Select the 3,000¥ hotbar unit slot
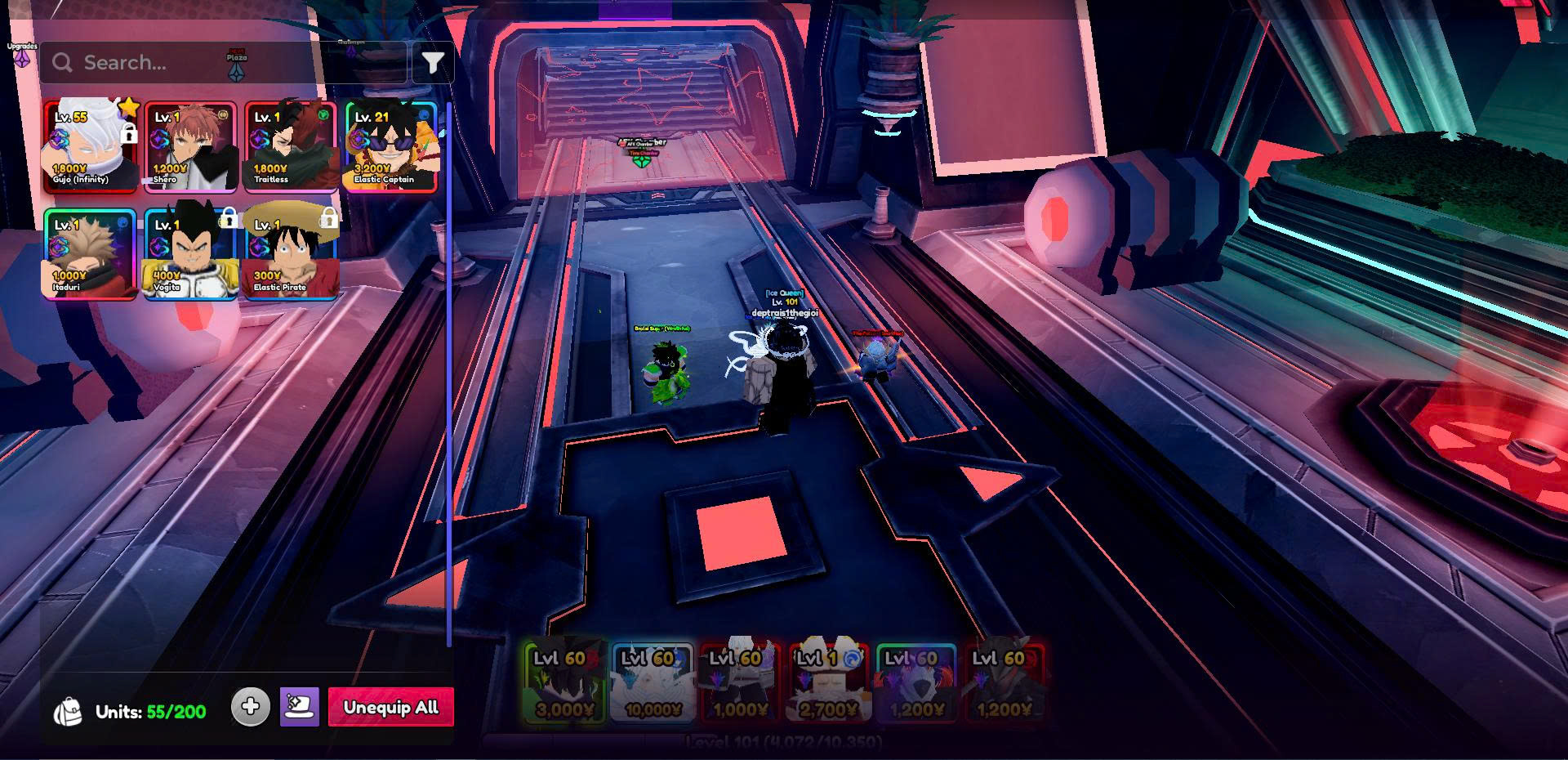The height and width of the screenshot is (760, 1568). pyautogui.click(x=564, y=682)
